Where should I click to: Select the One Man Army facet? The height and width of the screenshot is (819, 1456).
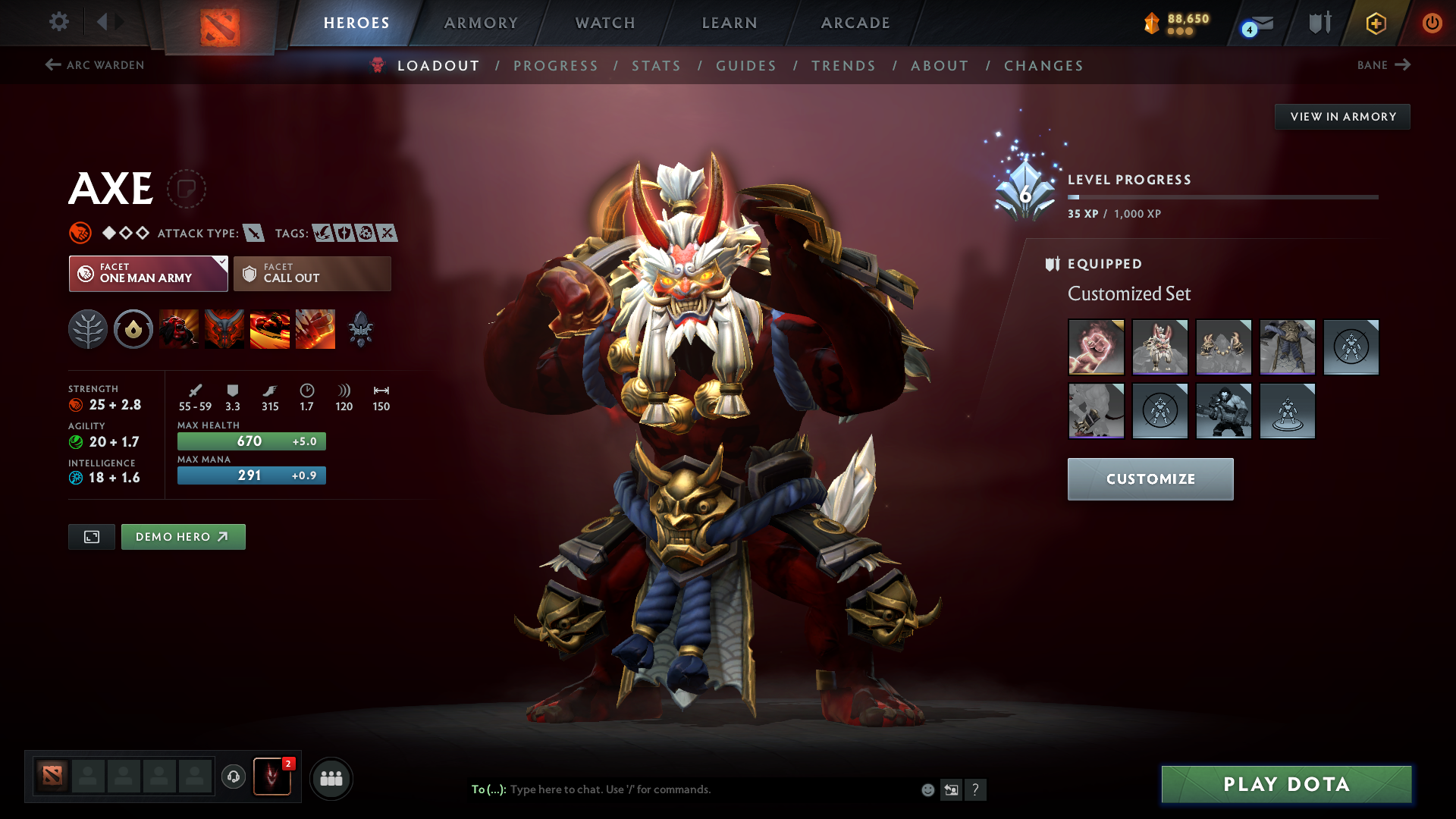point(148,273)
